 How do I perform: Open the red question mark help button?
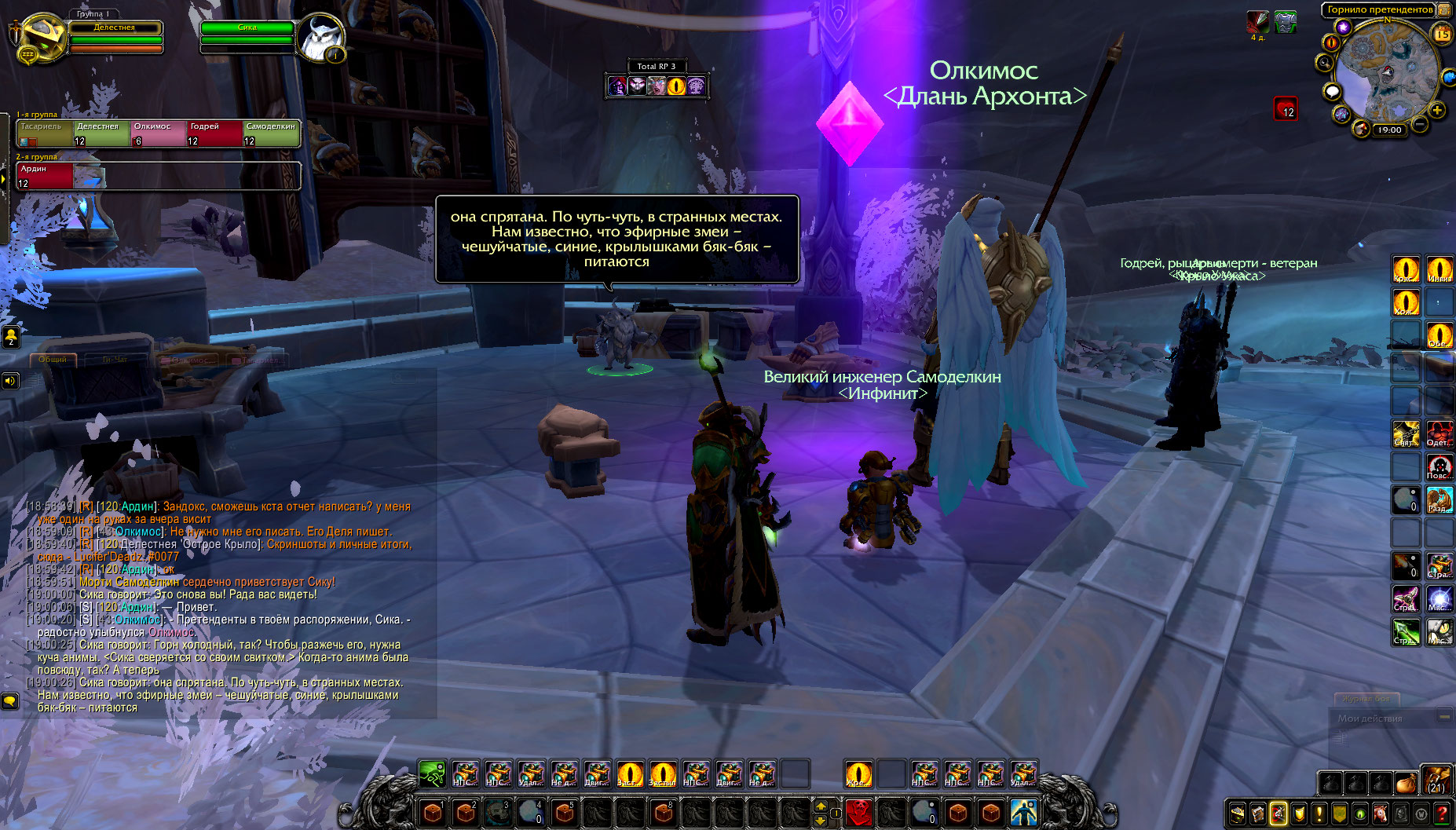[x=1442, y=814]
